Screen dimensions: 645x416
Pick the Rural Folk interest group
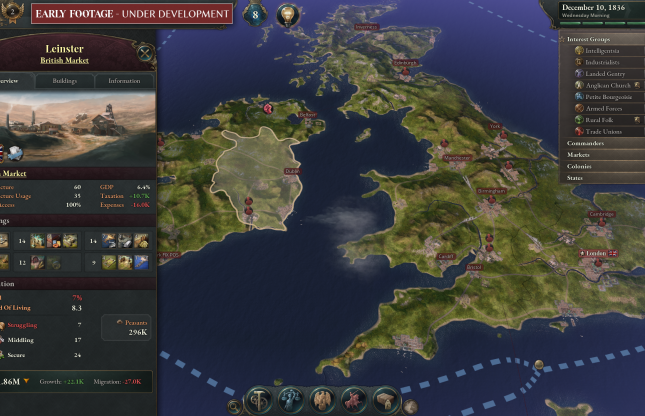coord(598,120)
